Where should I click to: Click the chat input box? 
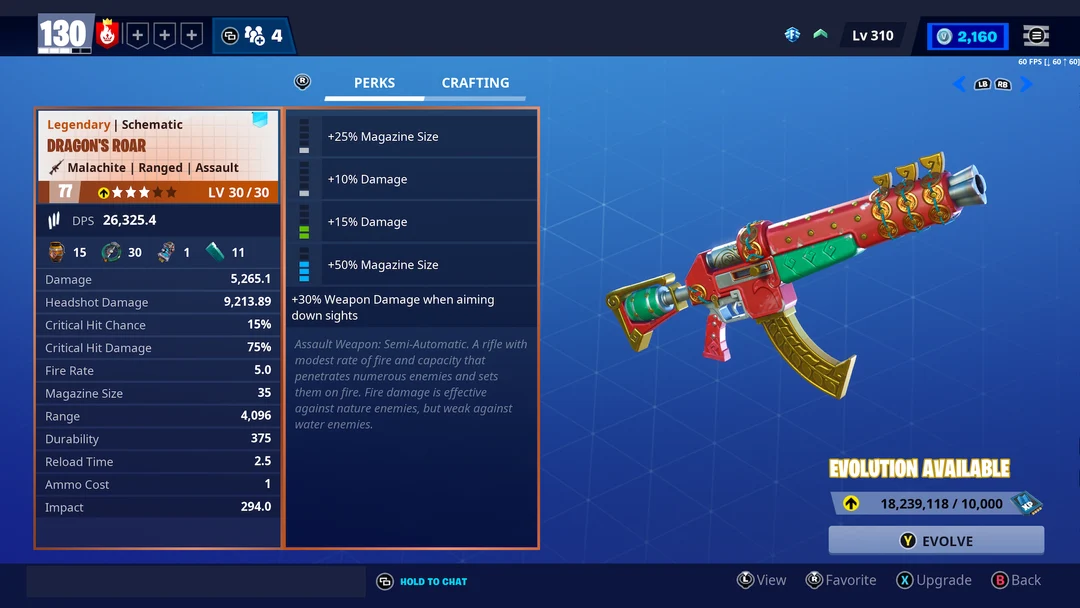coord(196,581)
